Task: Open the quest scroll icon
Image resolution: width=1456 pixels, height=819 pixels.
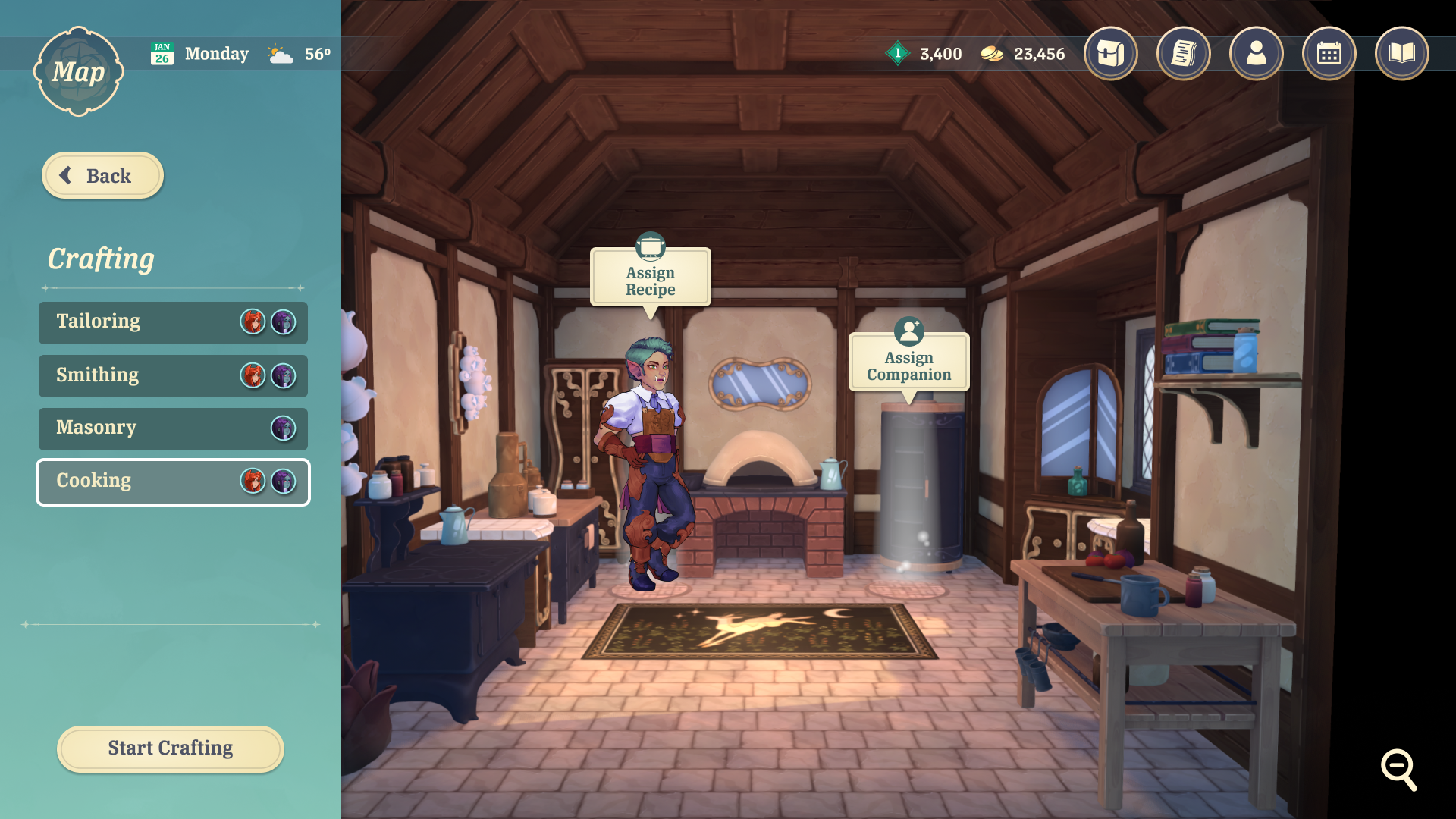Action: (1183, 54)
